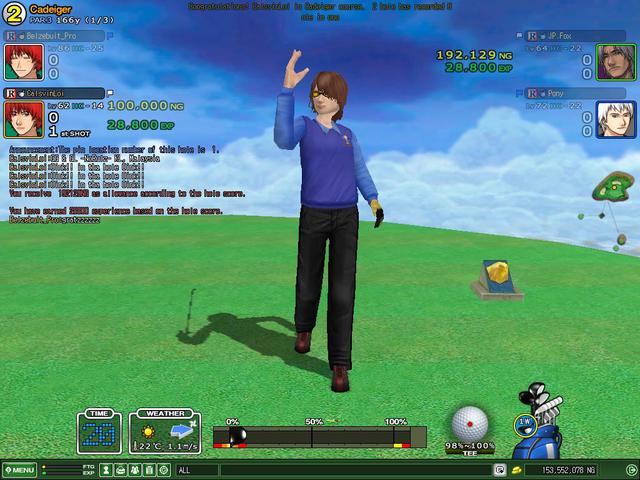
Task: Open the character silhouette icon on the bottom bar
Action: point(106,470)
